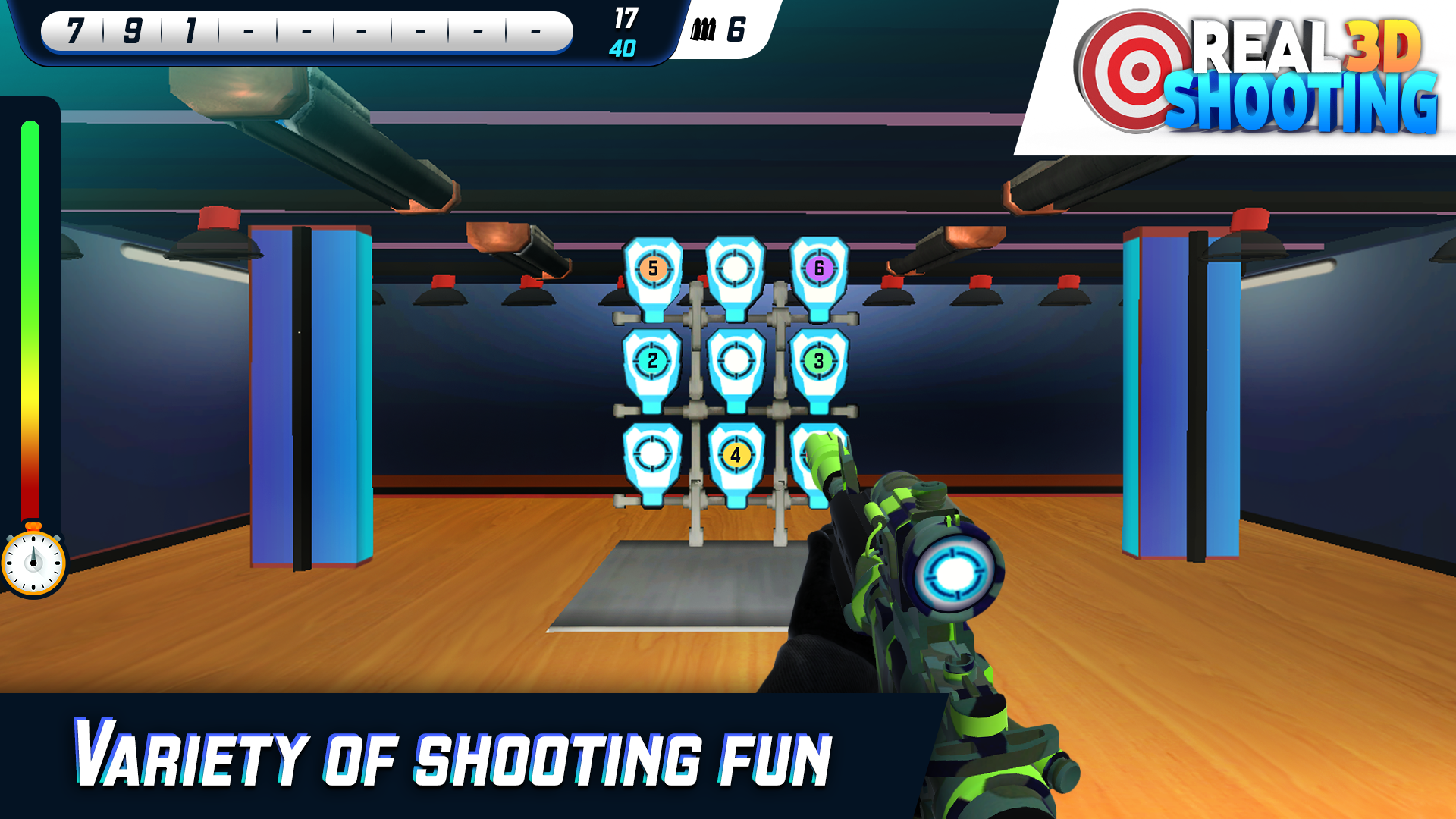Shoot target number 5 on top row
Viewport: 1456px width, 819px height.
click(x=652, y=268)
